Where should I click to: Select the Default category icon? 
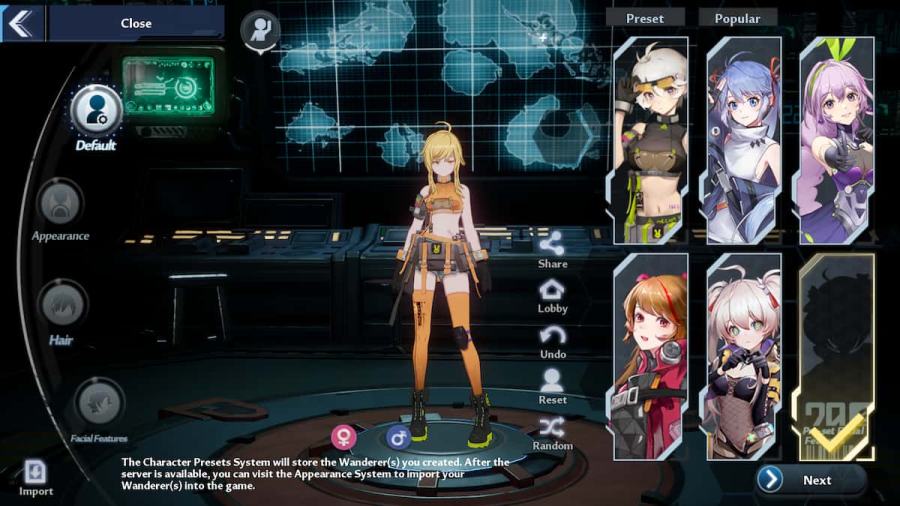[x=97, y=112]
